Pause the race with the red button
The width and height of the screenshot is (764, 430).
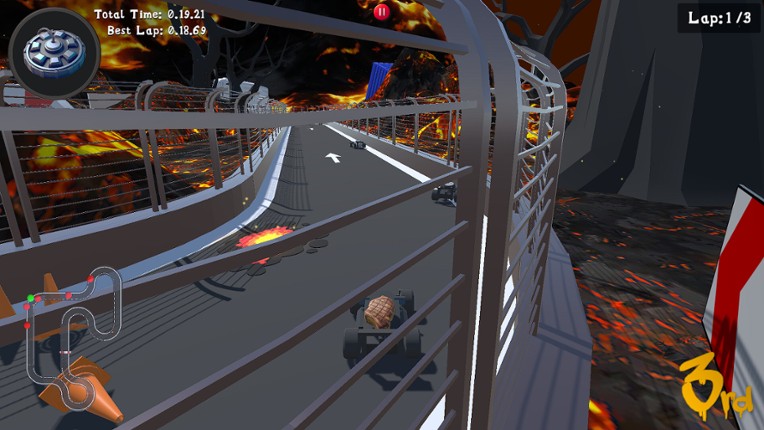[x=381, y=12]
